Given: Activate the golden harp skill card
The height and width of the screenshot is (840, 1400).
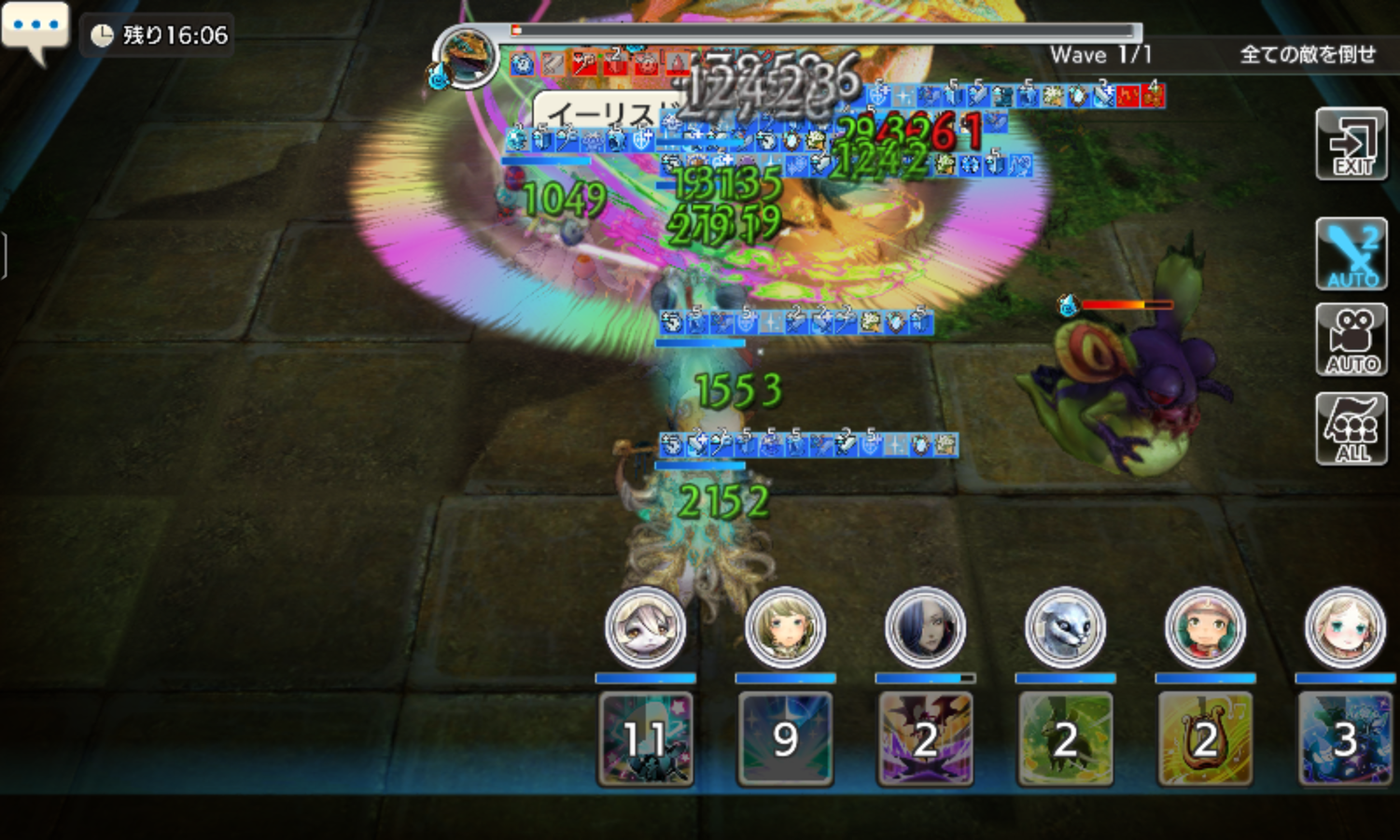Looking at the screenshot, I should (1206, 738).
